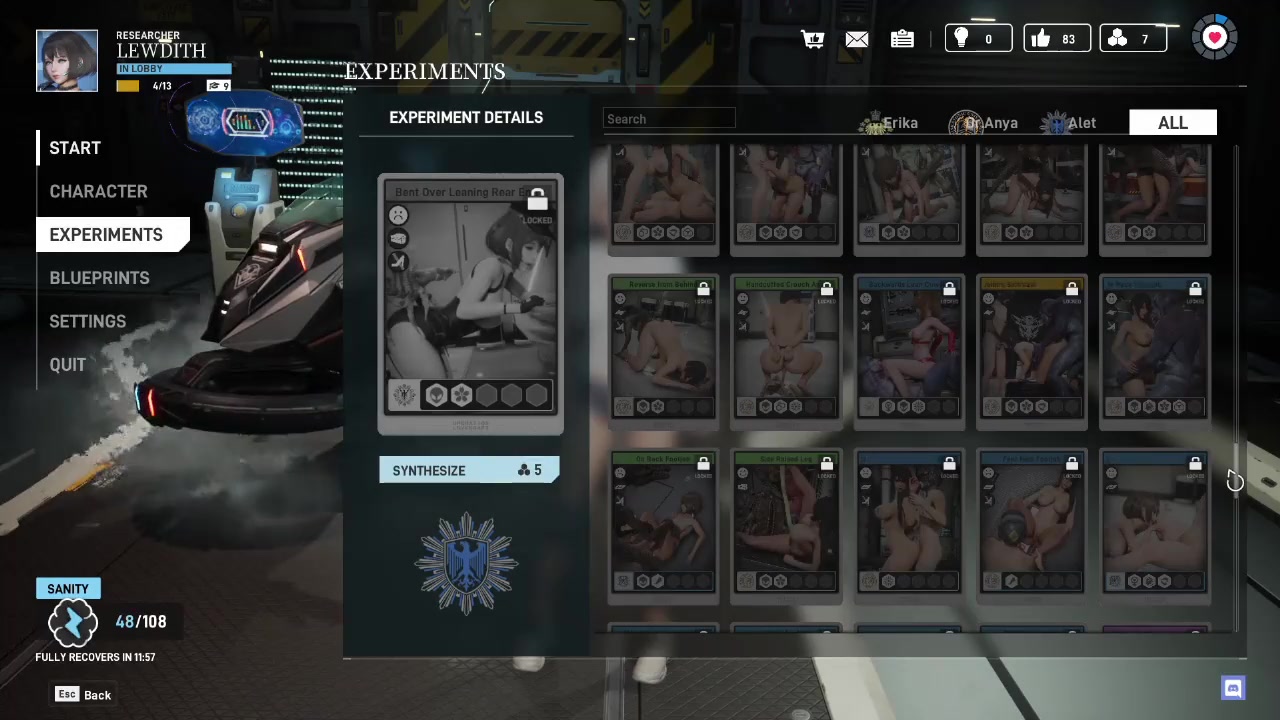Click the SYNTHESIZE button
The height and width of the screenshot is (720, 1280).
pyautogui.click(x=469, y=470)
